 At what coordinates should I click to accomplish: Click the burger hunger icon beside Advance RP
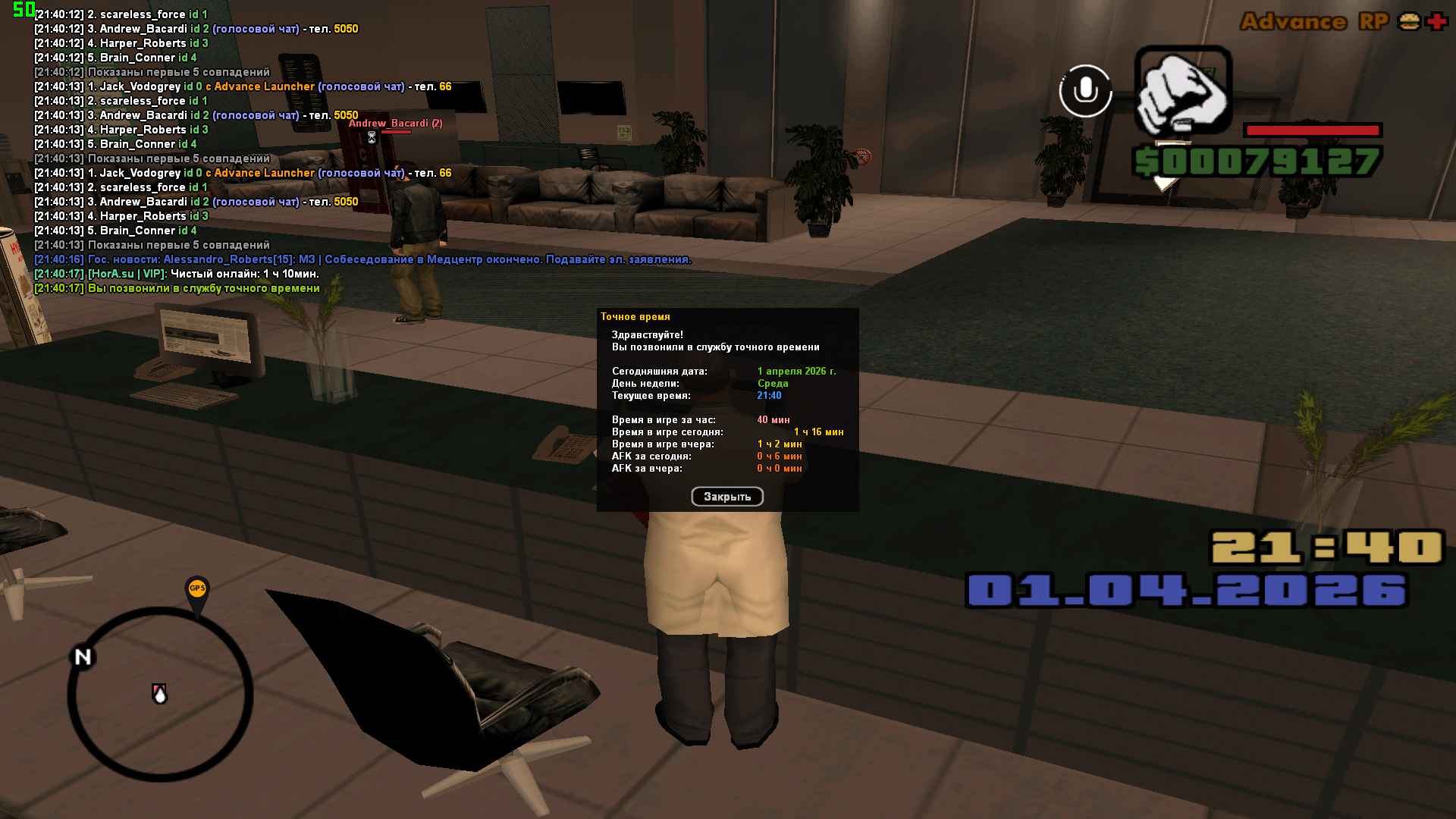[x=1409, y=21]
